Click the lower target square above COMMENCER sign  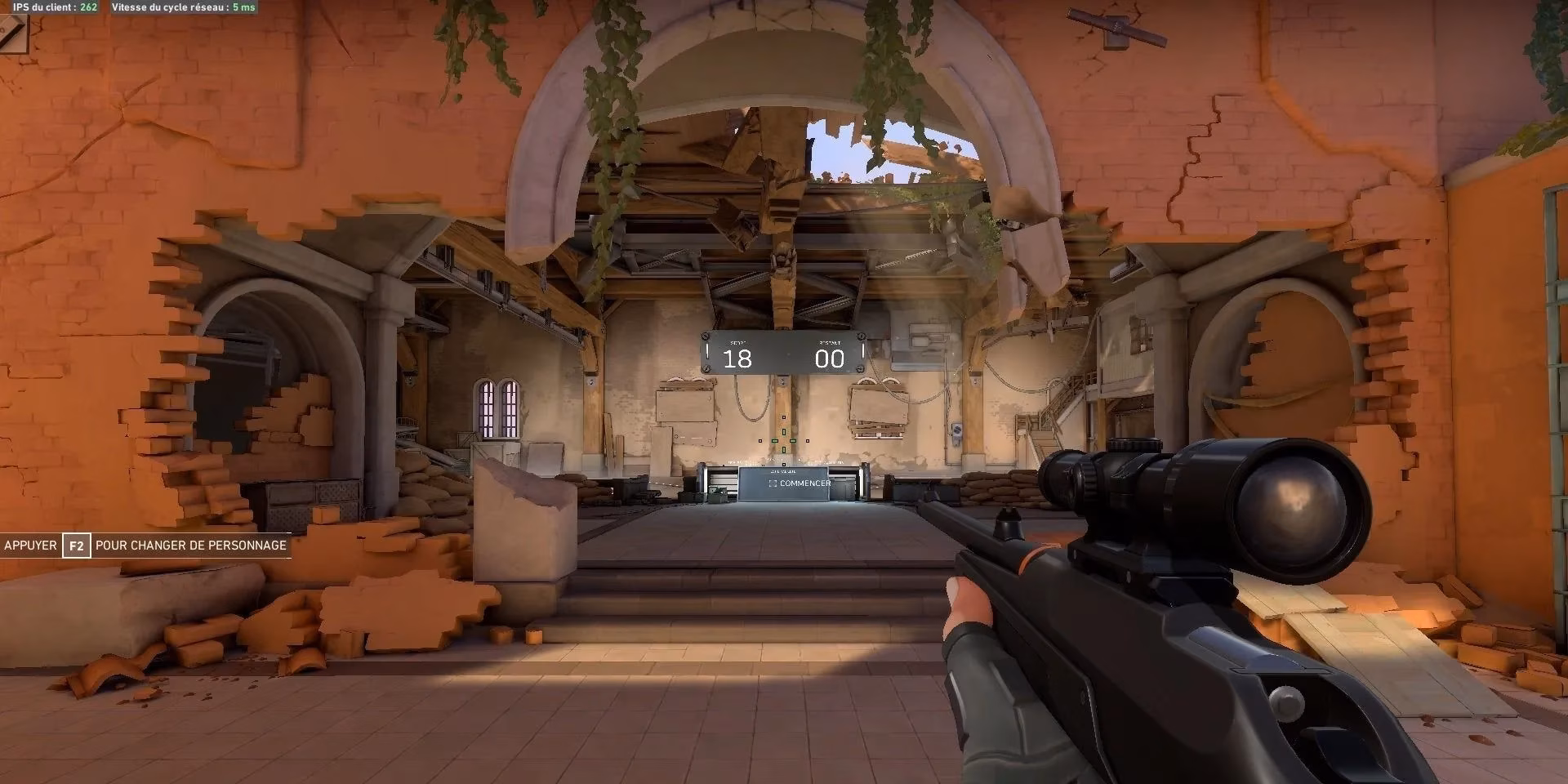pos(783,463)
